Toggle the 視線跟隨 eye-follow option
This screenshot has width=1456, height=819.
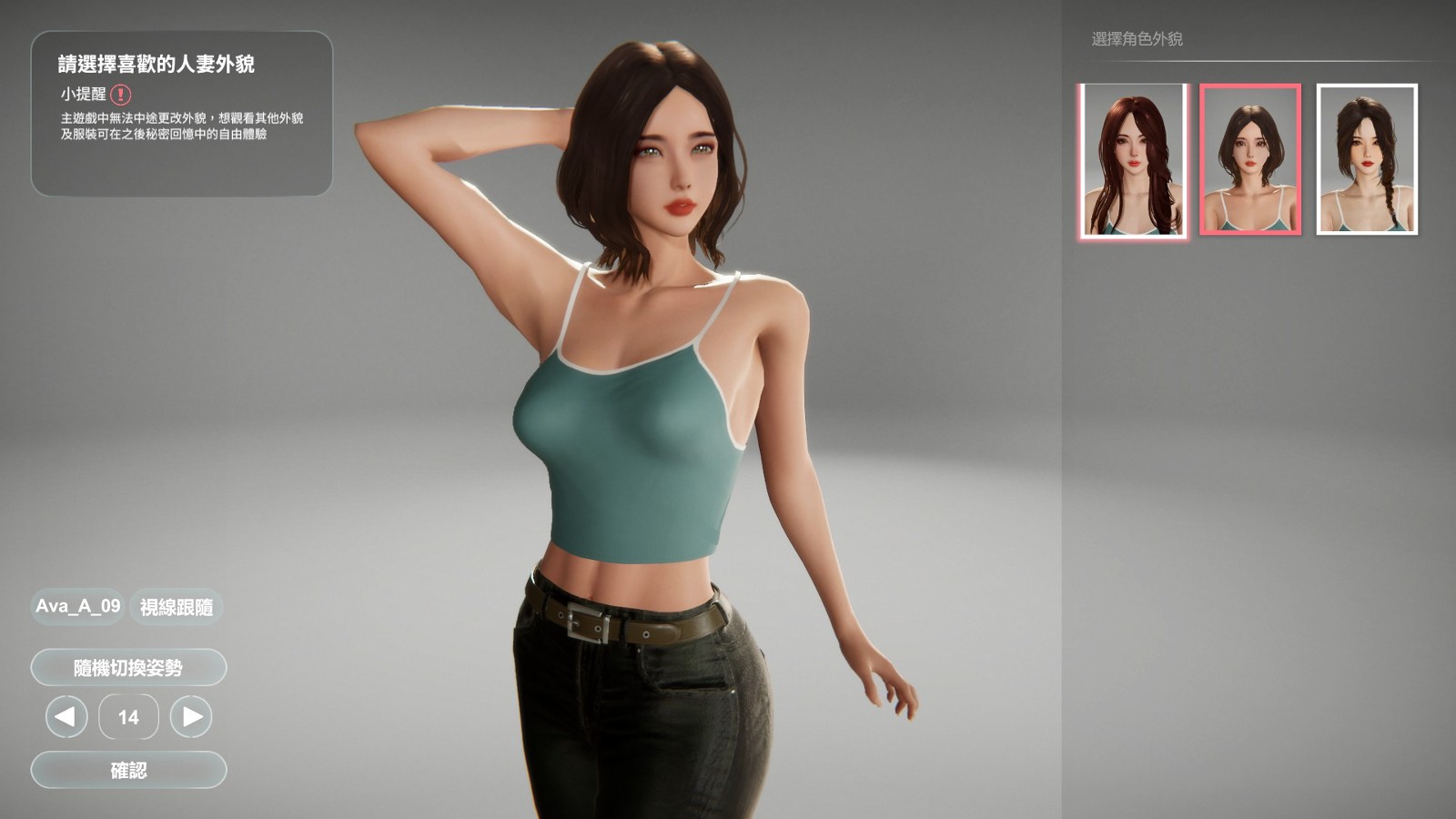click(177, 607)
